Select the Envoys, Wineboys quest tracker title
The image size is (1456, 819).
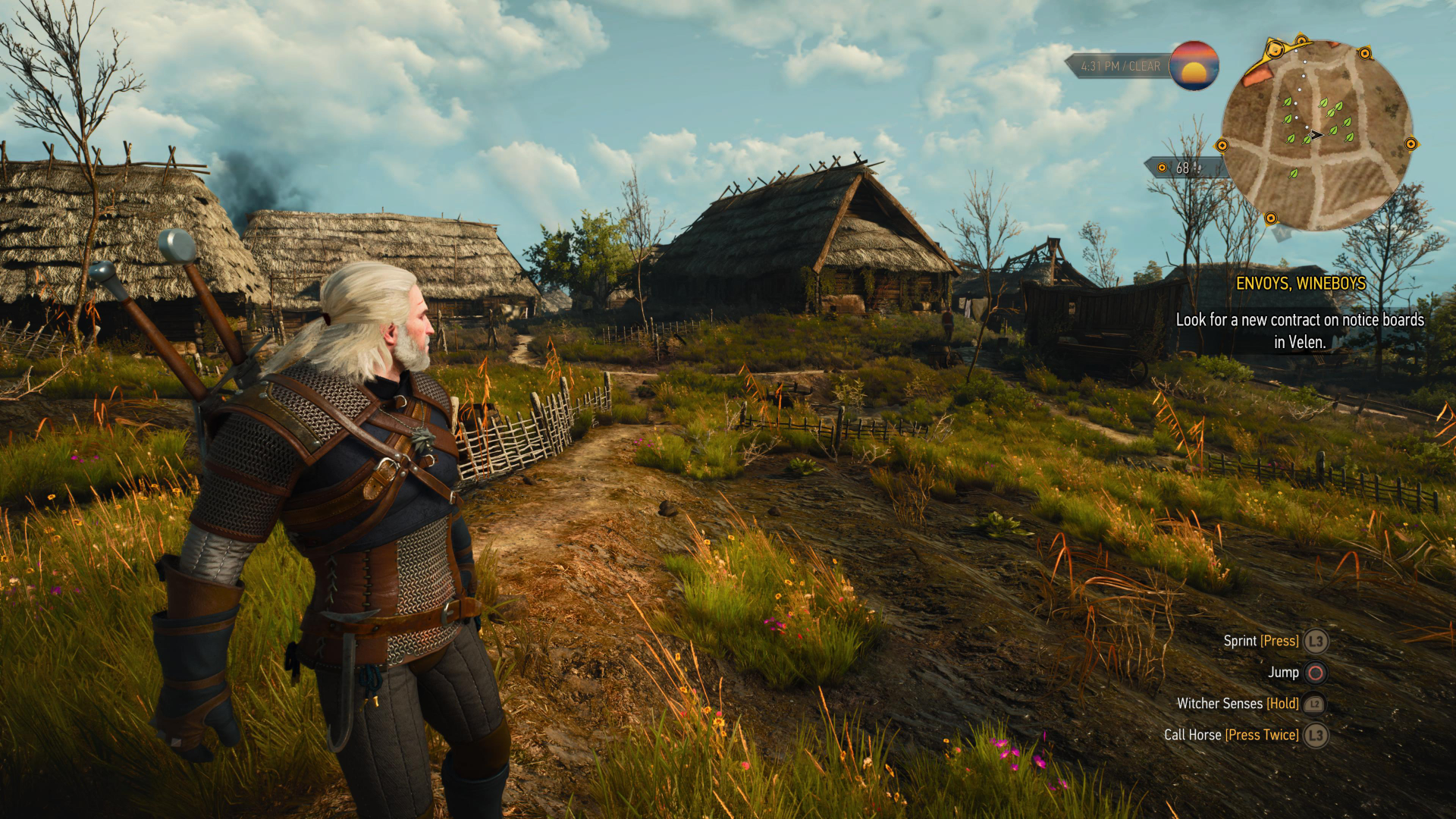(x=1301, y=284)
